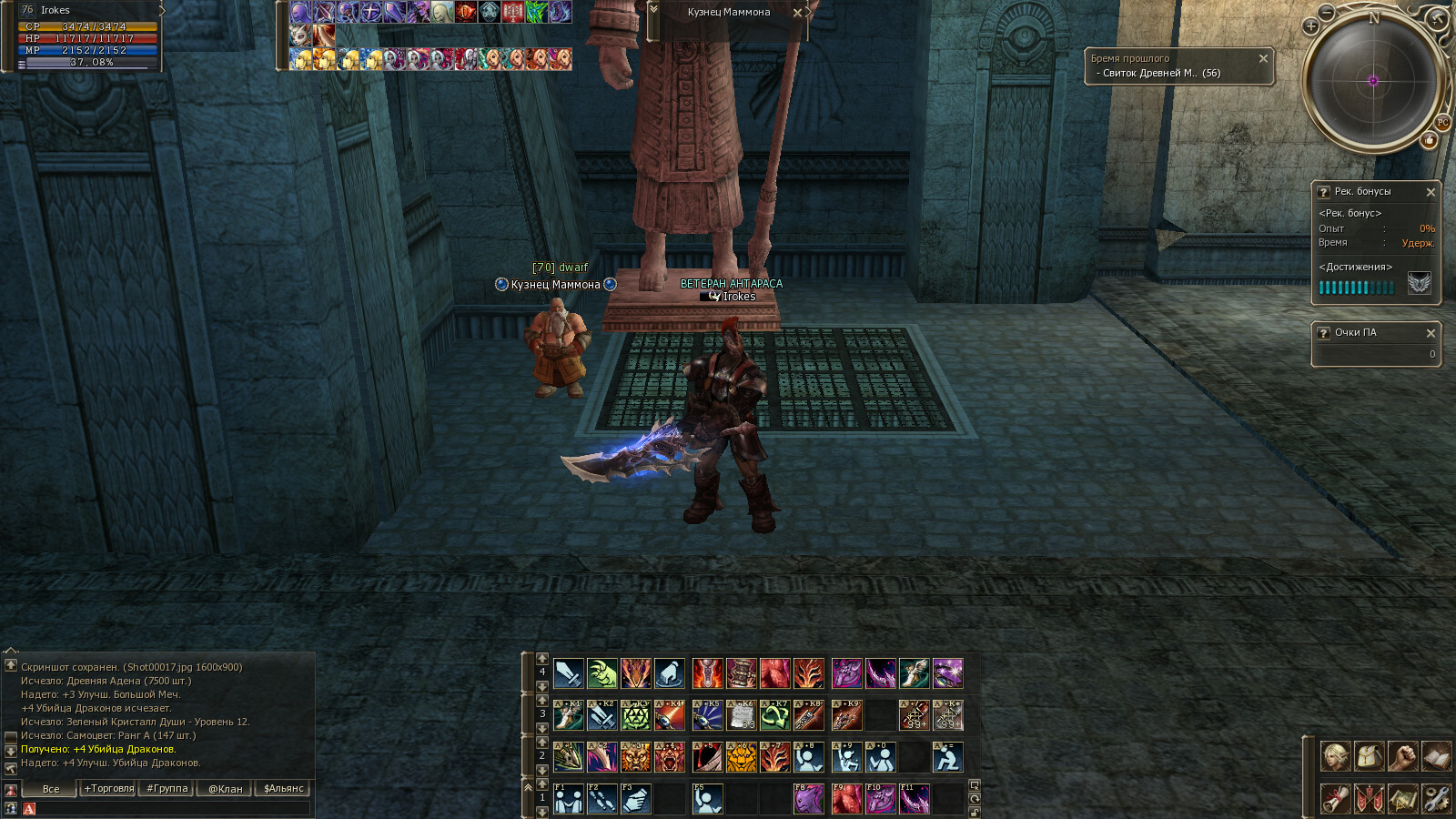
Task: Open the help on Рек. бонусы panel
Action: pos(1323,192)
